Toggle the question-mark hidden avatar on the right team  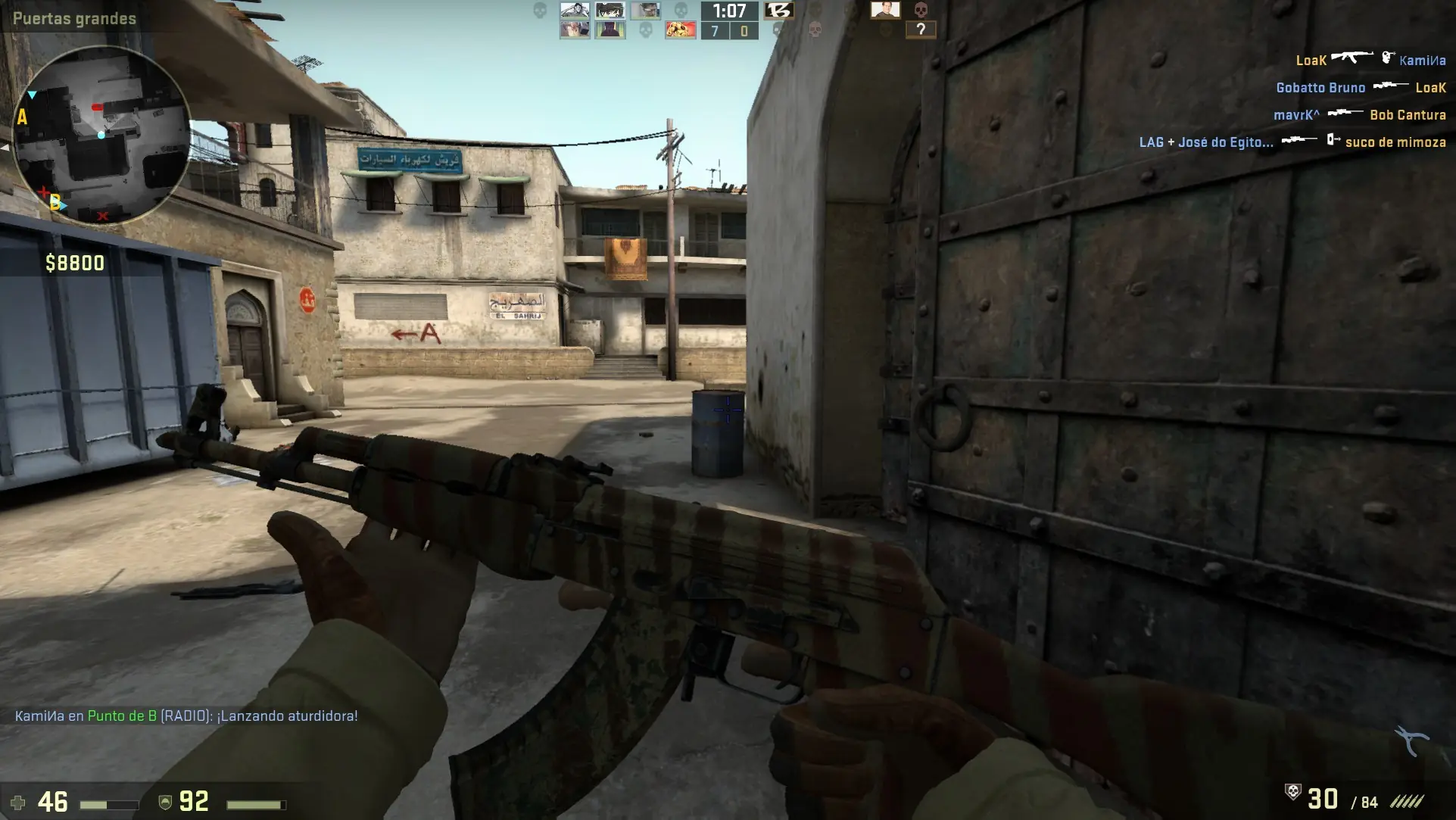(922, 31)
